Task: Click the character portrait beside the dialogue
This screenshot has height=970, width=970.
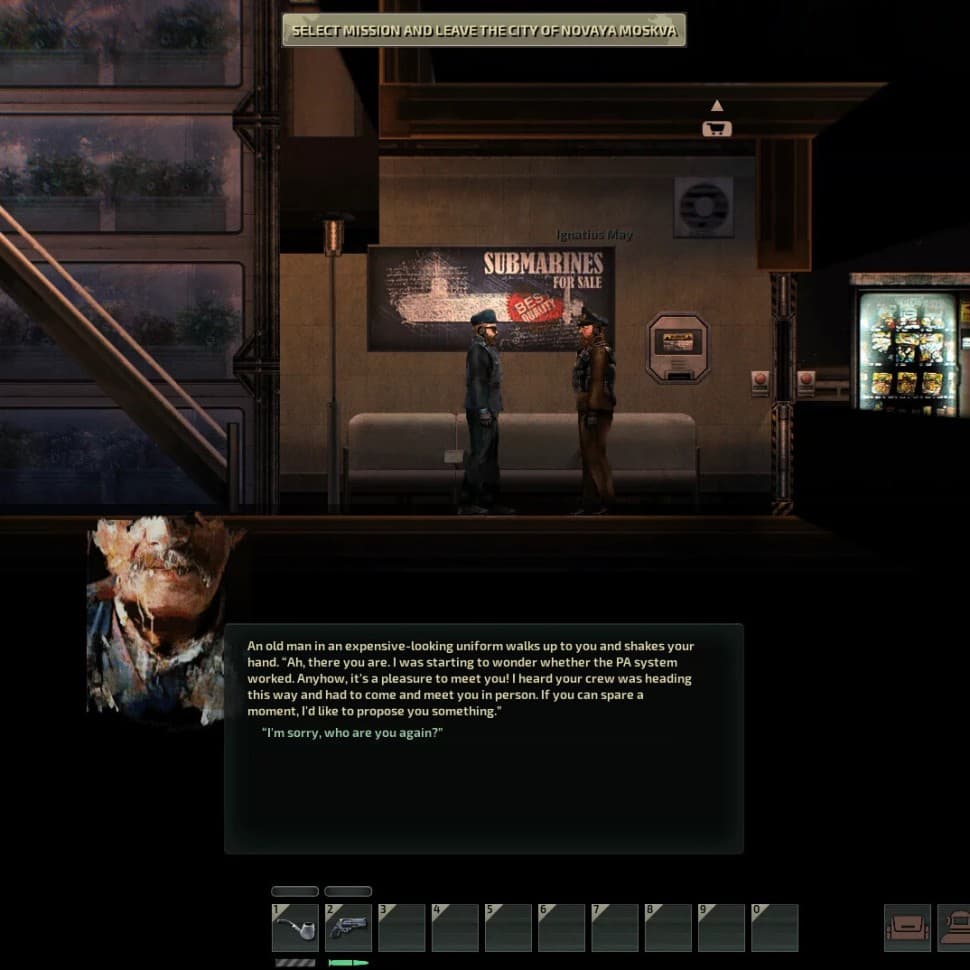Action: [x=160, y=620]
